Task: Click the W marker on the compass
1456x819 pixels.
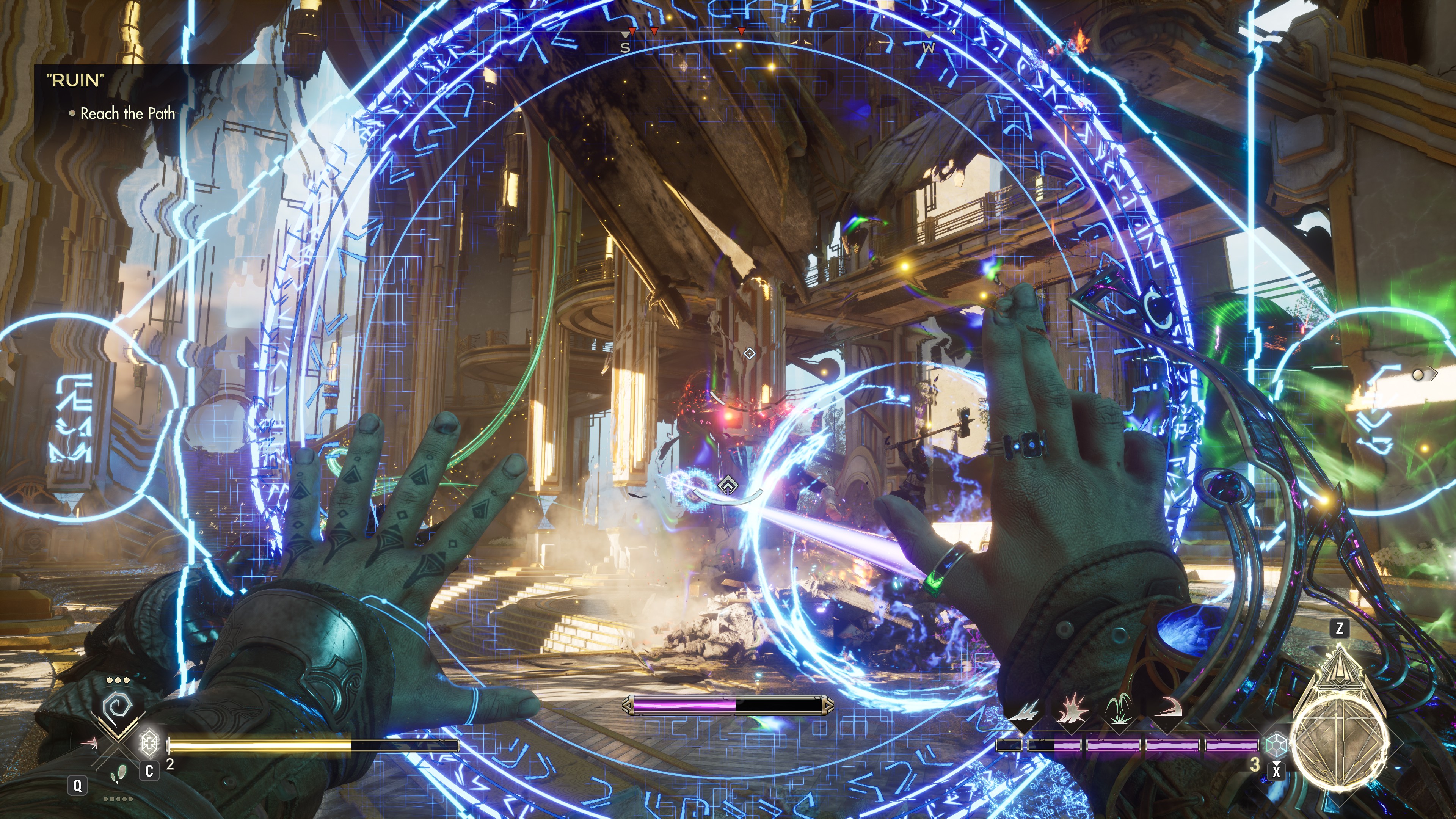Action: coord(928,48)
